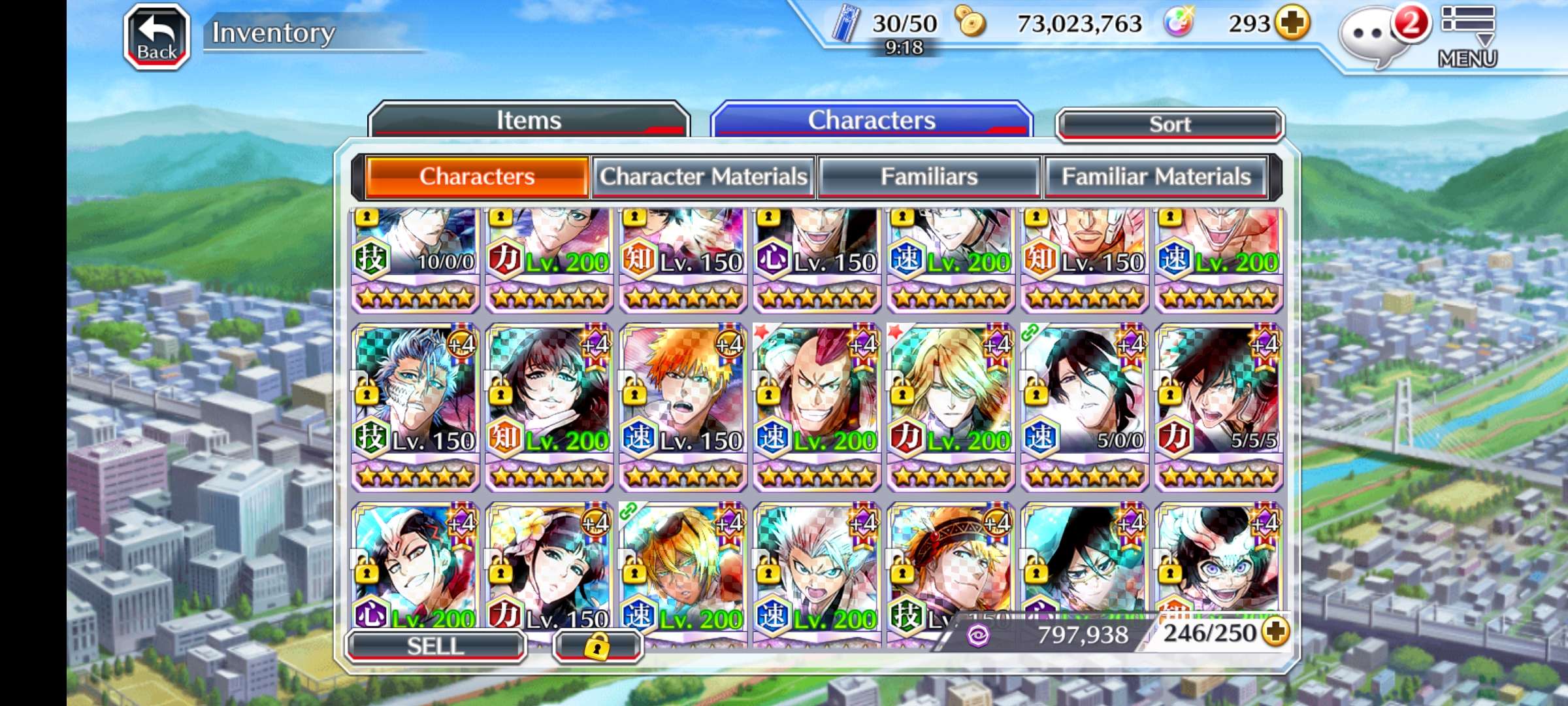Open the Sort options
This screenshot has height=706, width=1568.
pos(1169,124)
